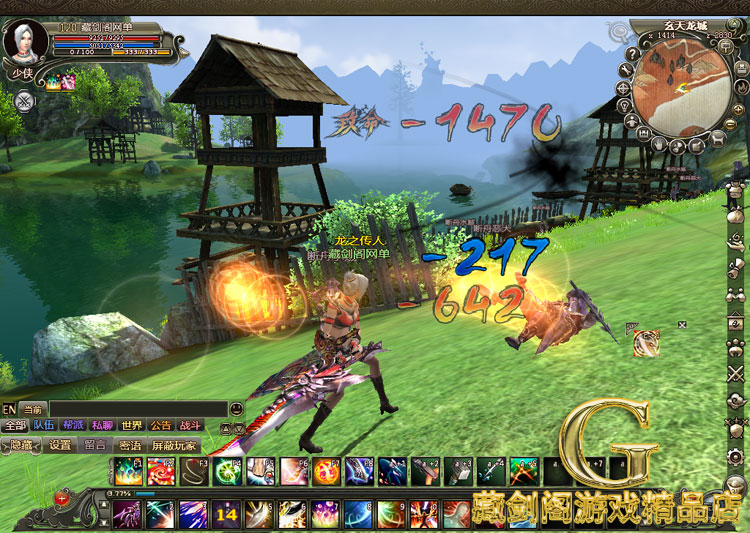Choose the 屏蔽玩家 (block players) button

pyautogui.click(x=174, y=445)
